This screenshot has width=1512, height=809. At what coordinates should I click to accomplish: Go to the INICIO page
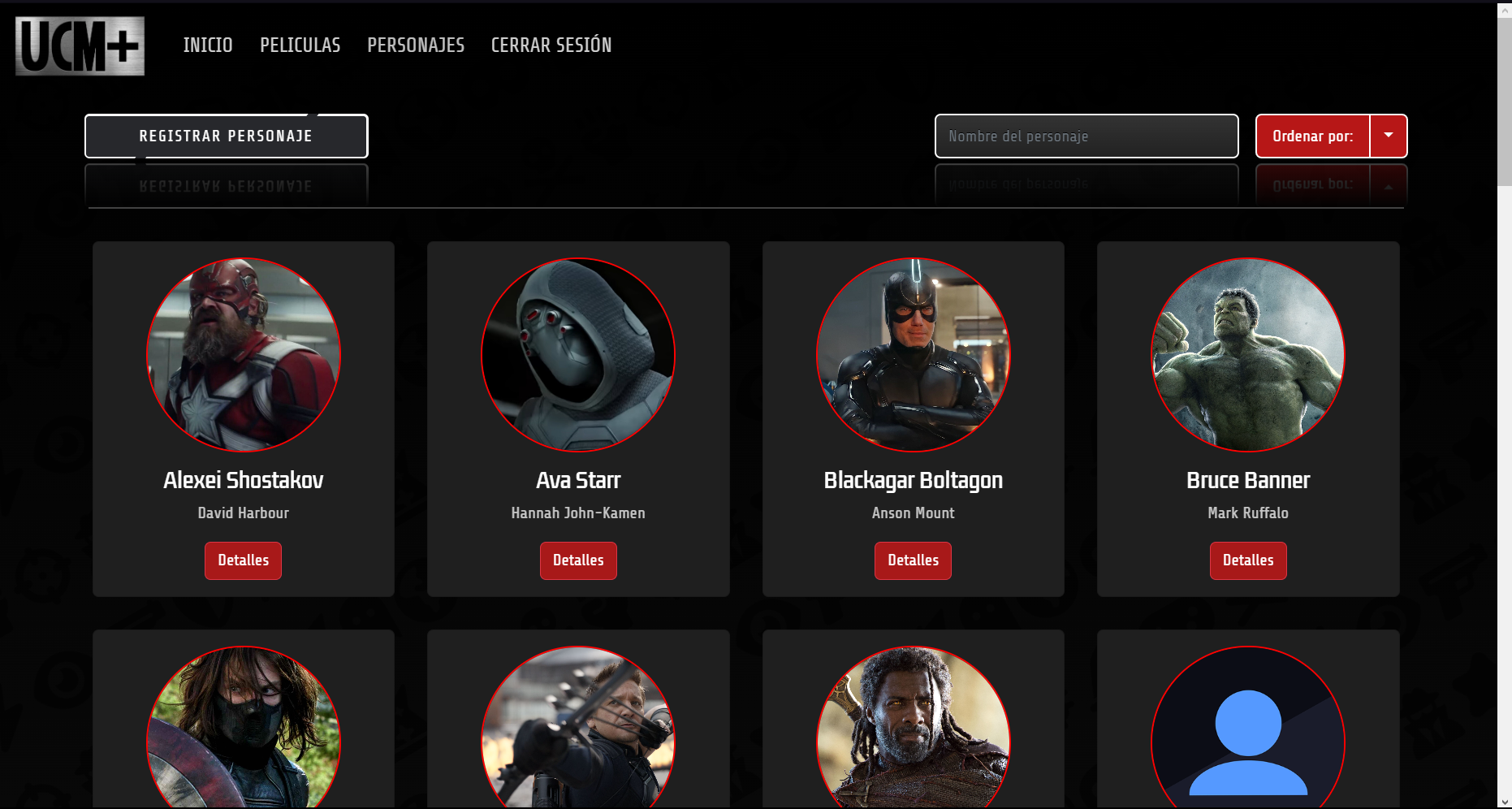208,45
